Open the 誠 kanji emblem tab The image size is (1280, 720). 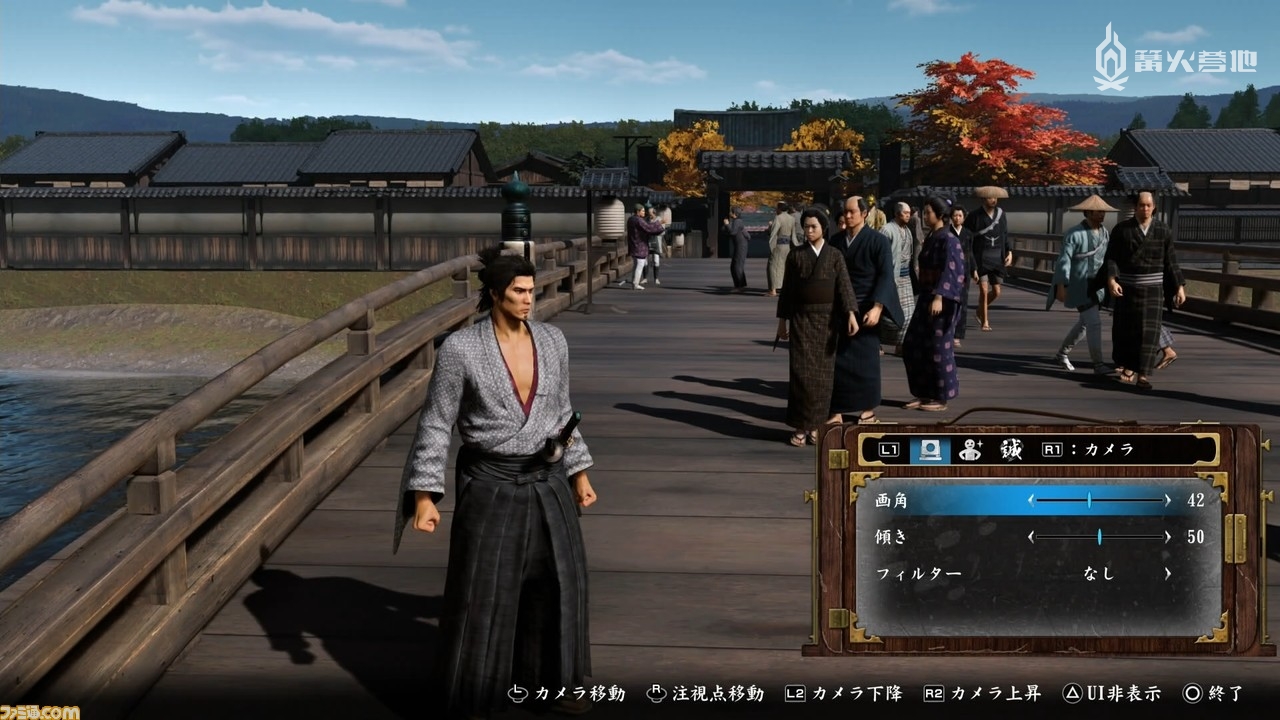point(1011,450)
